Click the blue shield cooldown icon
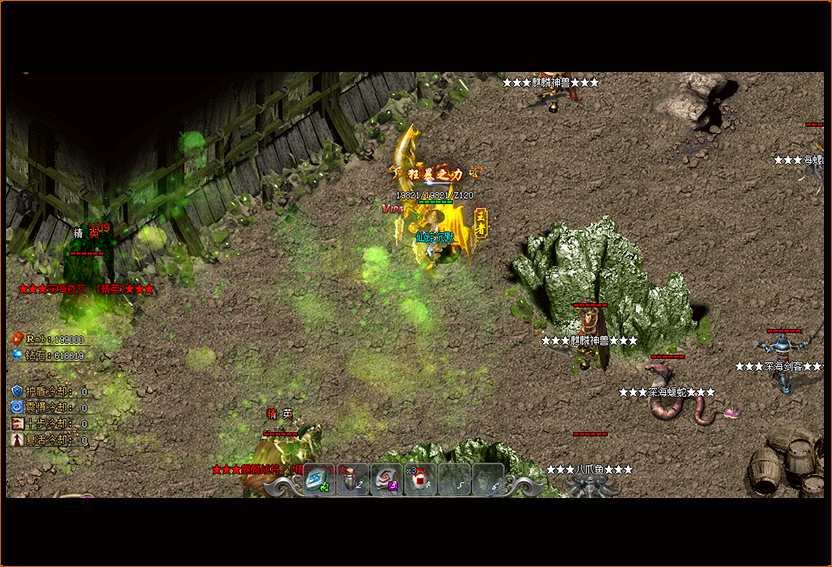Image resolution: width=832 pixels, height=567 pixels. pos(16,392)
